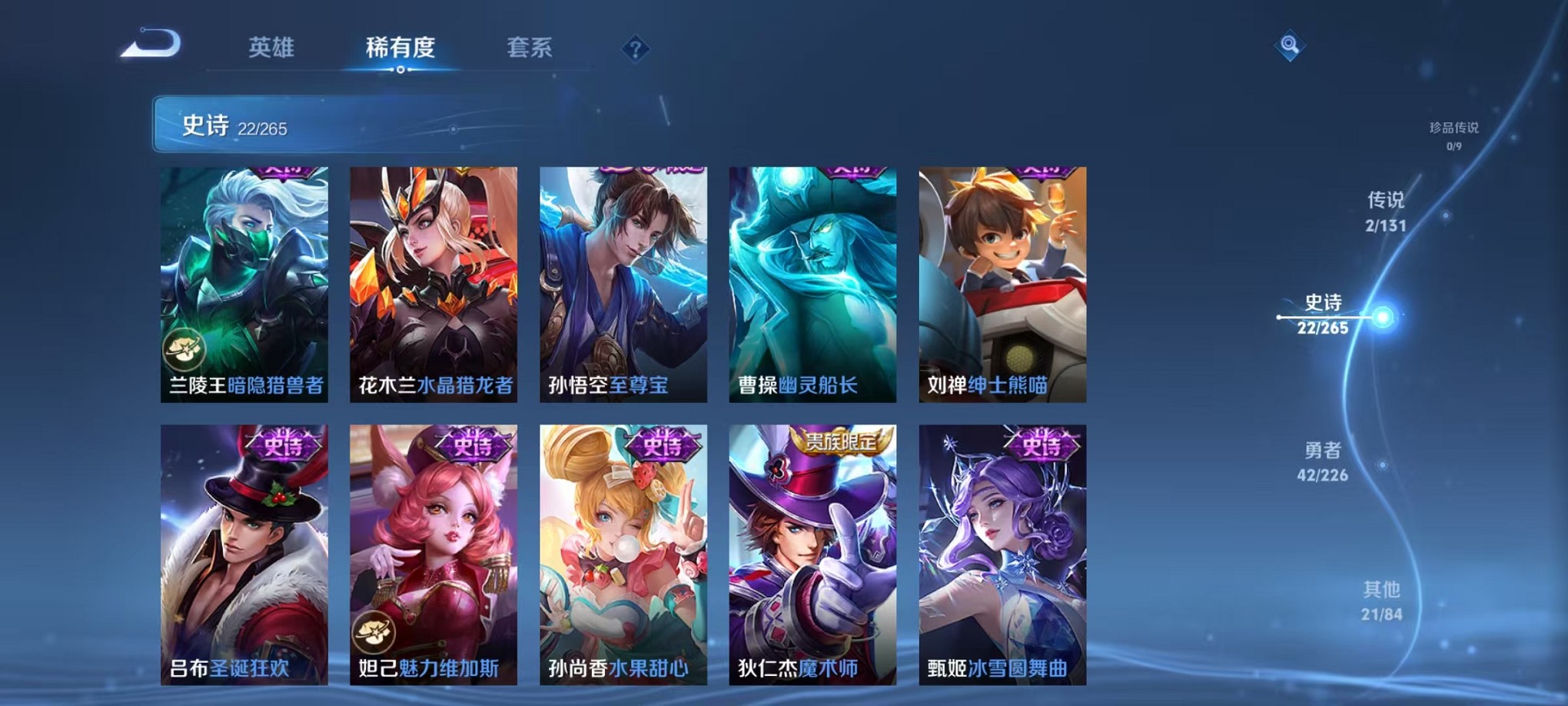Switch to the 英雄 tab
The image size is (1568, 706).
coord(270,48)
